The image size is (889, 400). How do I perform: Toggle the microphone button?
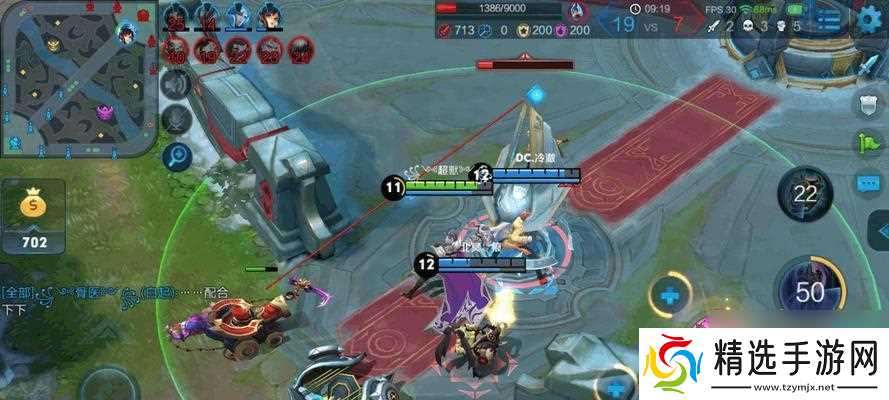coord(177,120)
